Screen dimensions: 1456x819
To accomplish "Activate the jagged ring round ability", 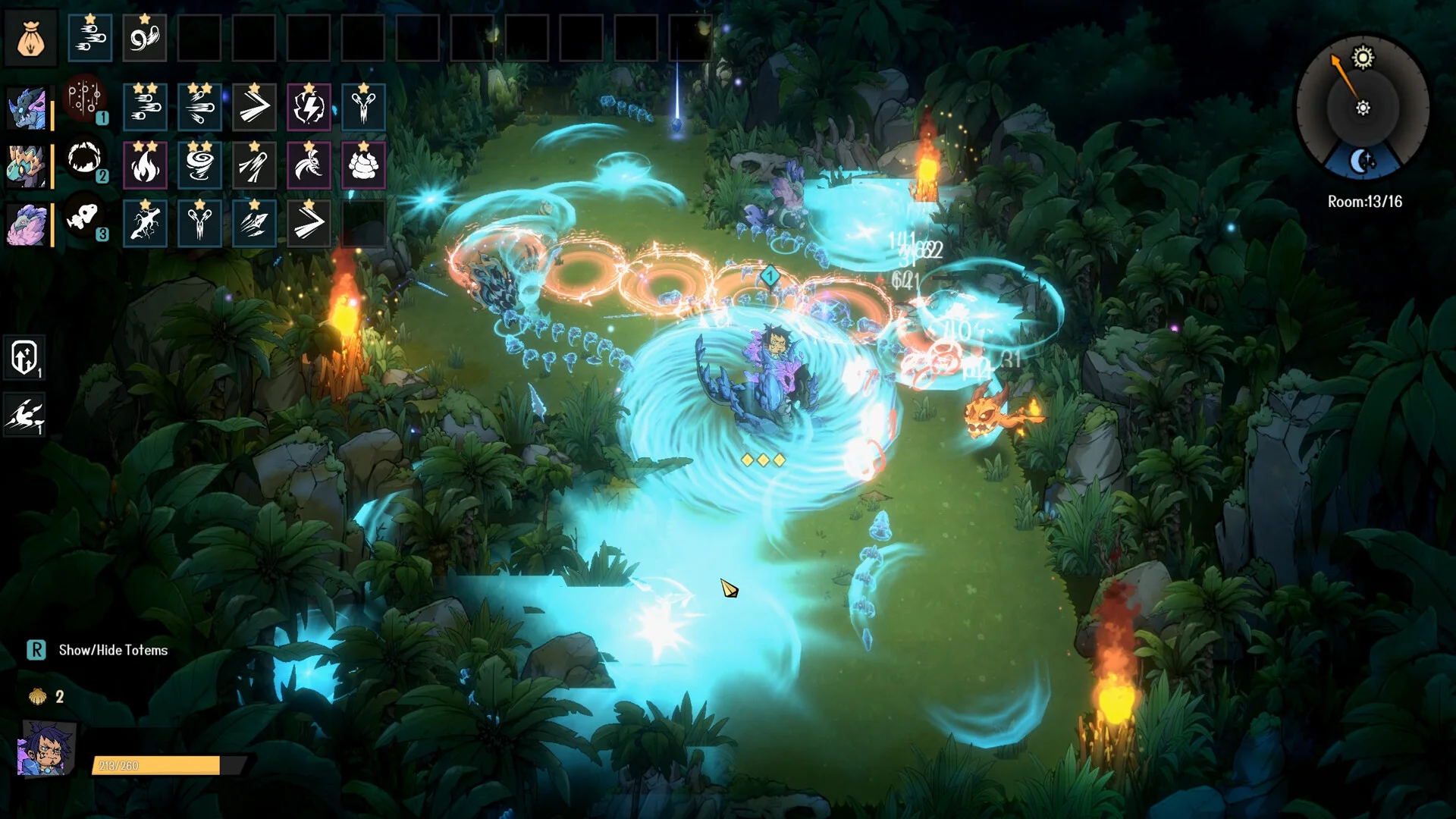I will [x=84, y=158].
